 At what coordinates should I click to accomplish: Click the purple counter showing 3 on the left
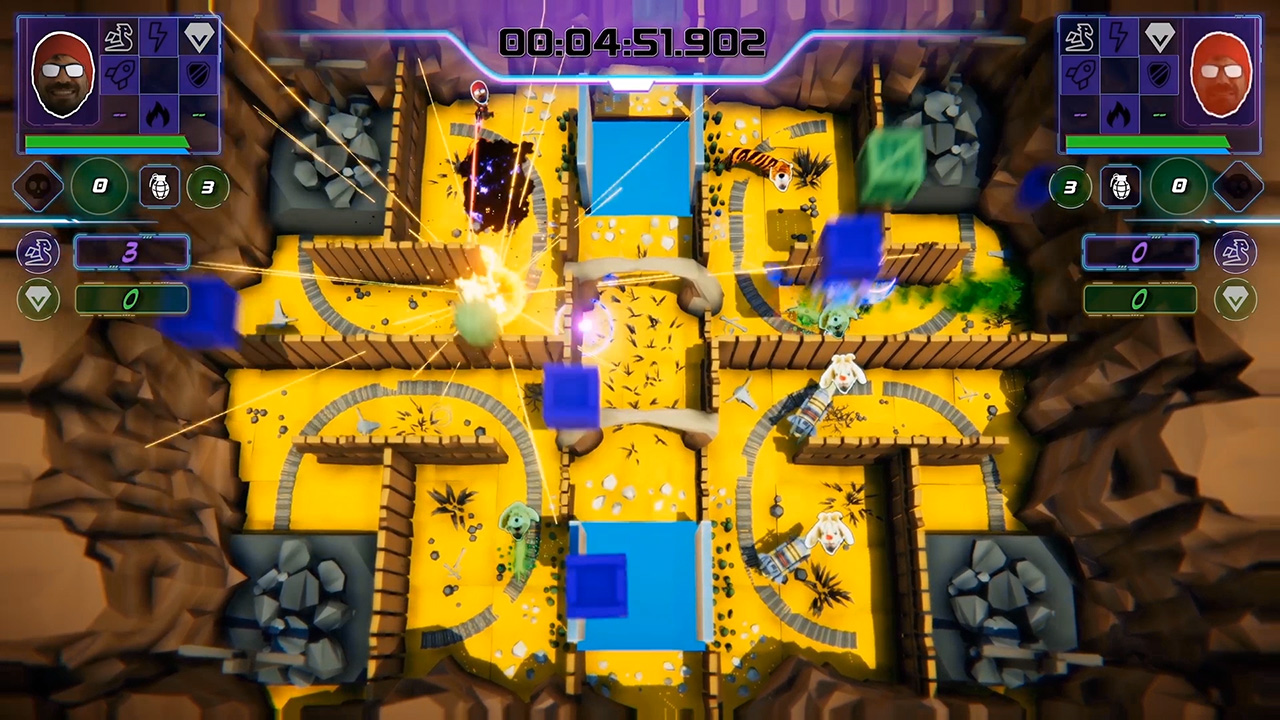[131, 252]
